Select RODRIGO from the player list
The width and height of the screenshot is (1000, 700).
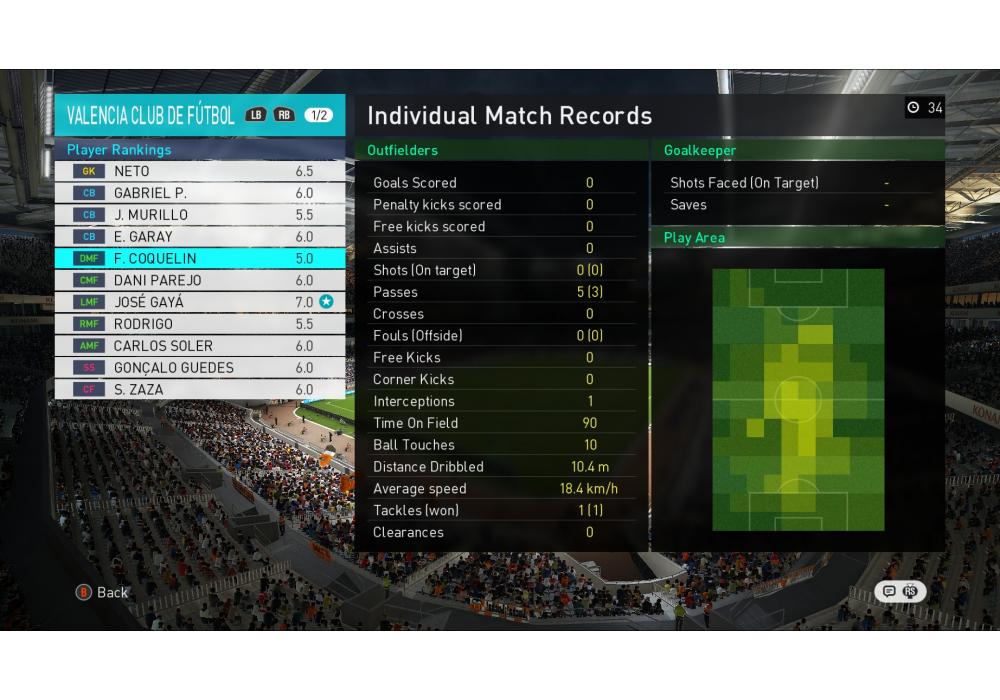(x=199, y=324)
